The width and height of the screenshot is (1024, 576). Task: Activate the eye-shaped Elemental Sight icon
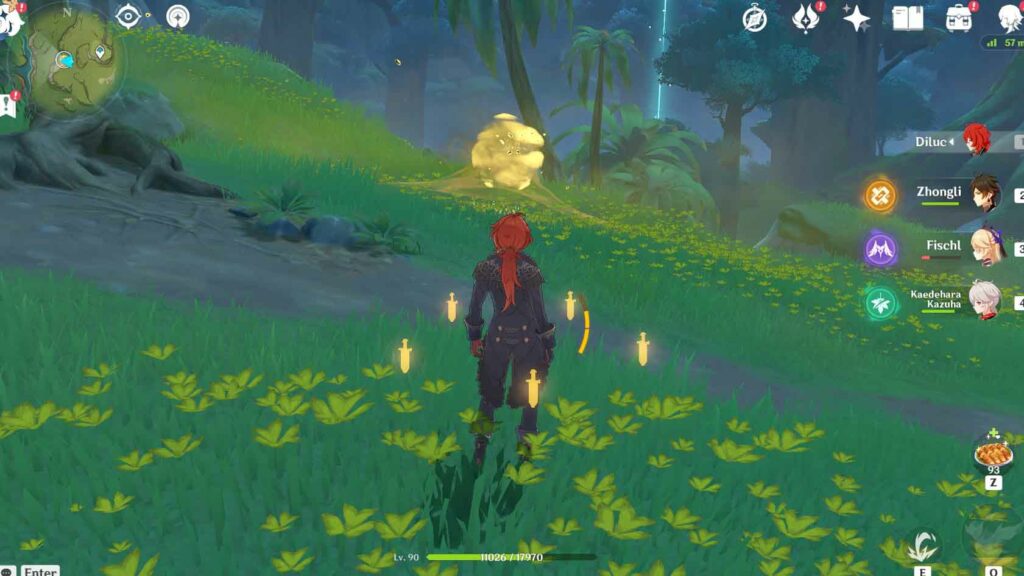[128, 16]
